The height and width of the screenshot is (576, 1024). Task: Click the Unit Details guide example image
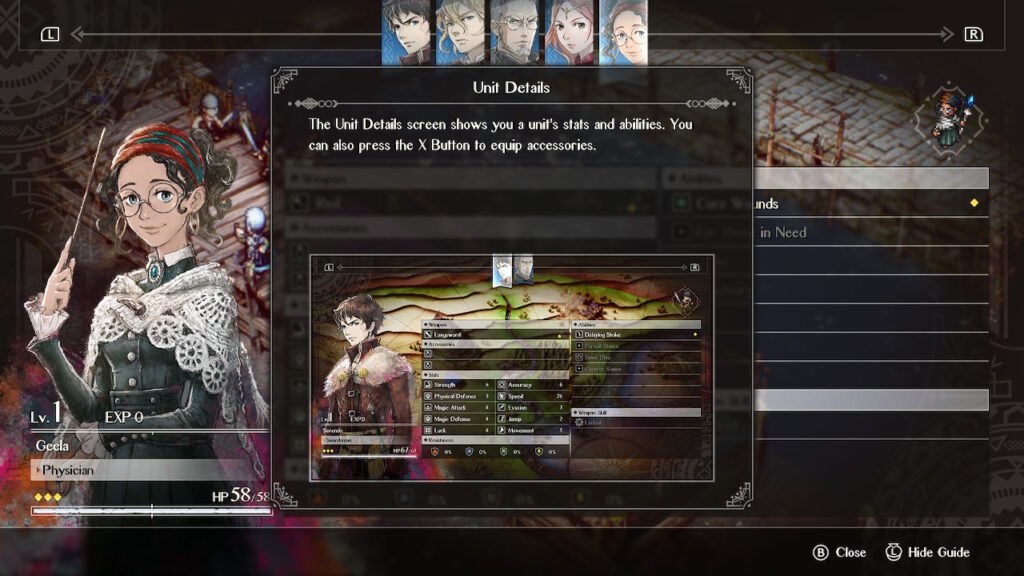click(x=512, y=367)
